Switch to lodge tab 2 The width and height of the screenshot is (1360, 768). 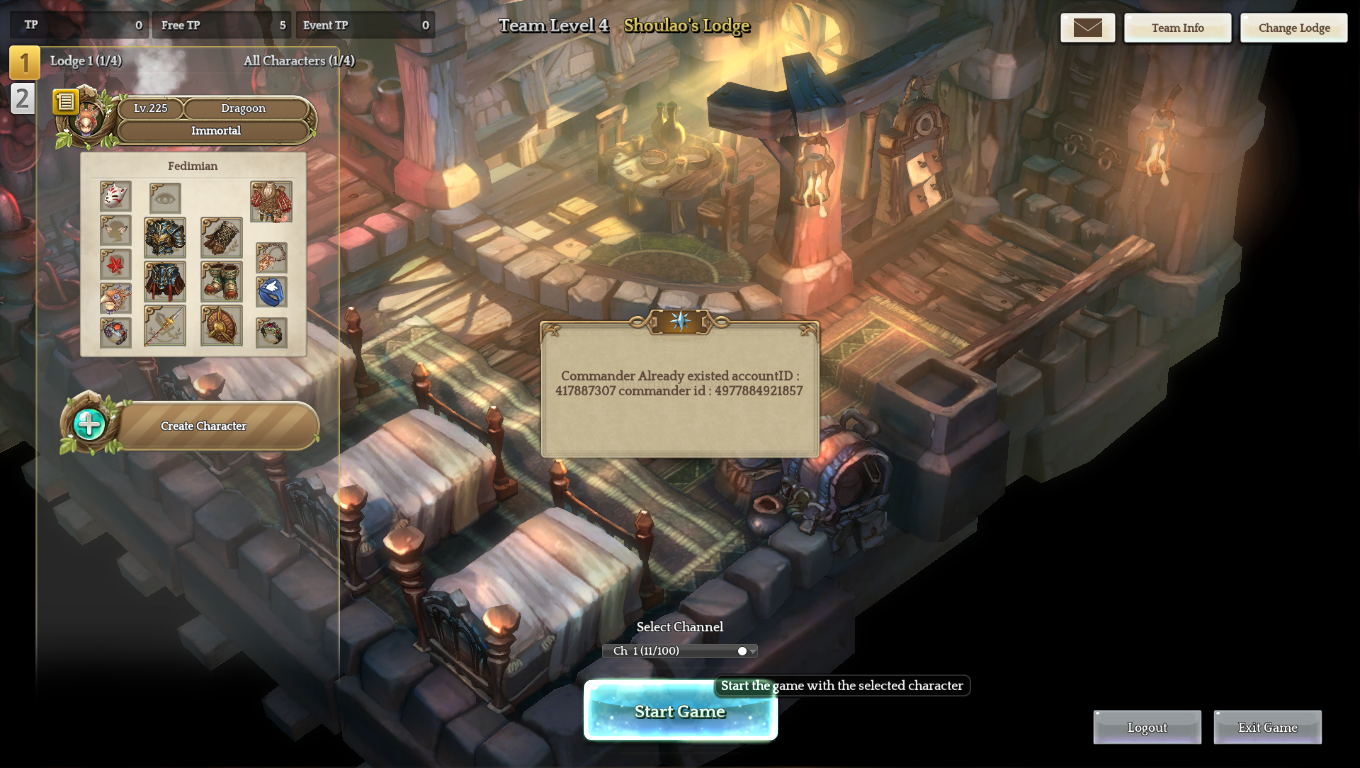point(22,99)
